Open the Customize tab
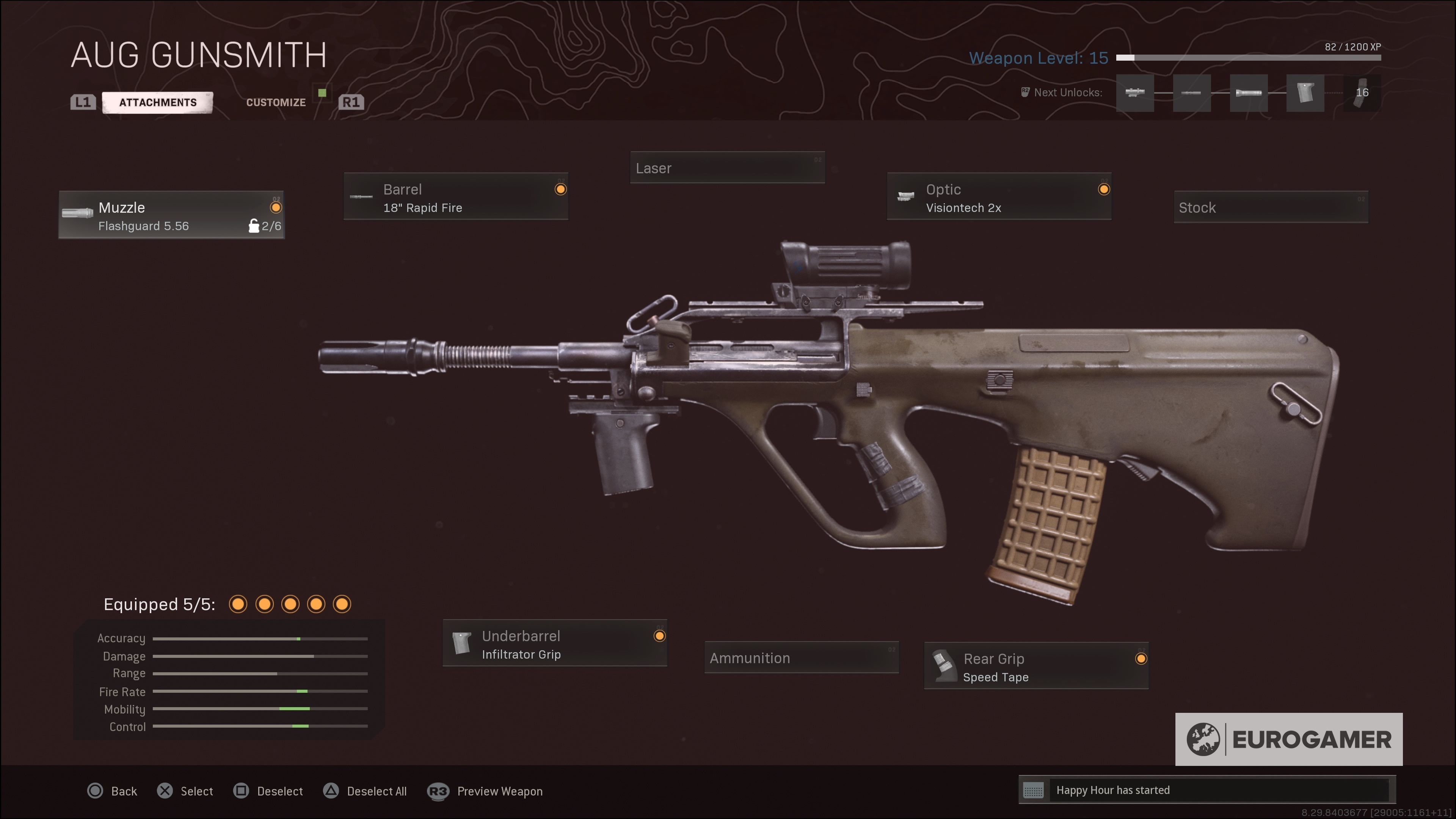The width and height of the screenshot is (1456, 819). pyautogui.click(x=276, y=102)
